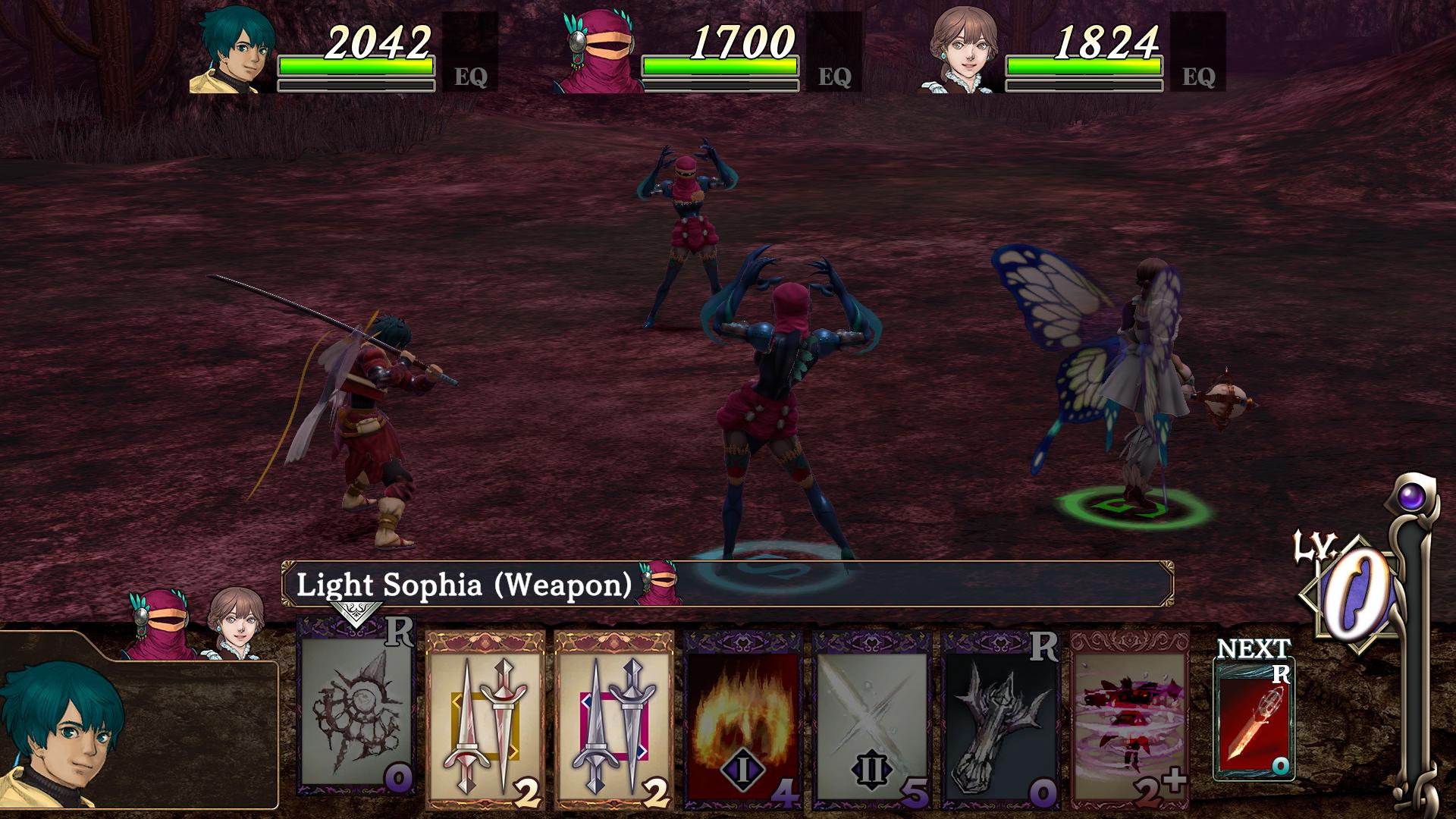Open the EQ slot next to 2042 HP
The image size is (1456, 819).
[470, 53]
